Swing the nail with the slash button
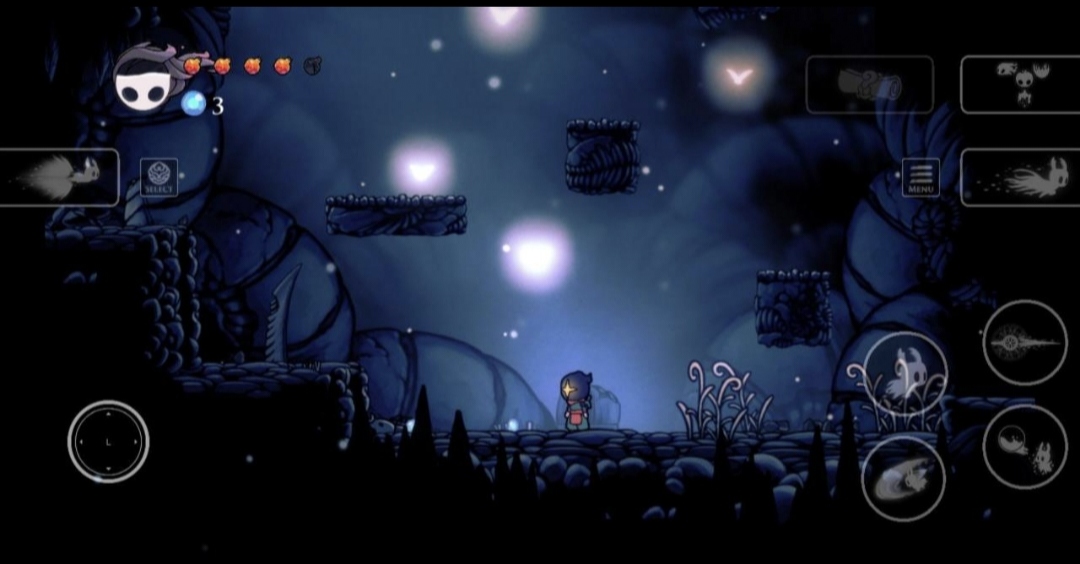Viewport: 1080px width, 564px height. (903, 478)
